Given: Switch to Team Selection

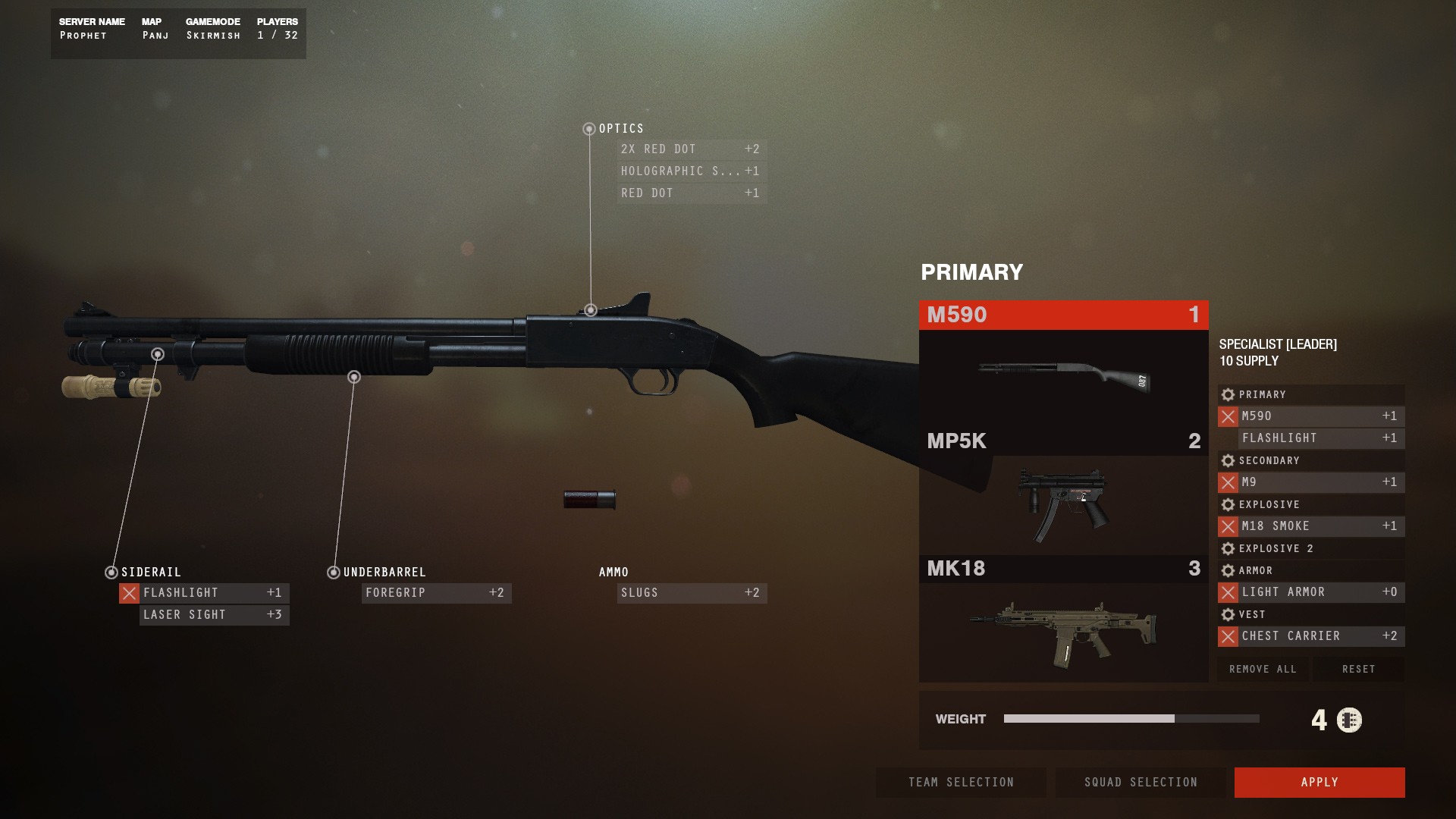Looking at the screenshot, I should (961, 782).
